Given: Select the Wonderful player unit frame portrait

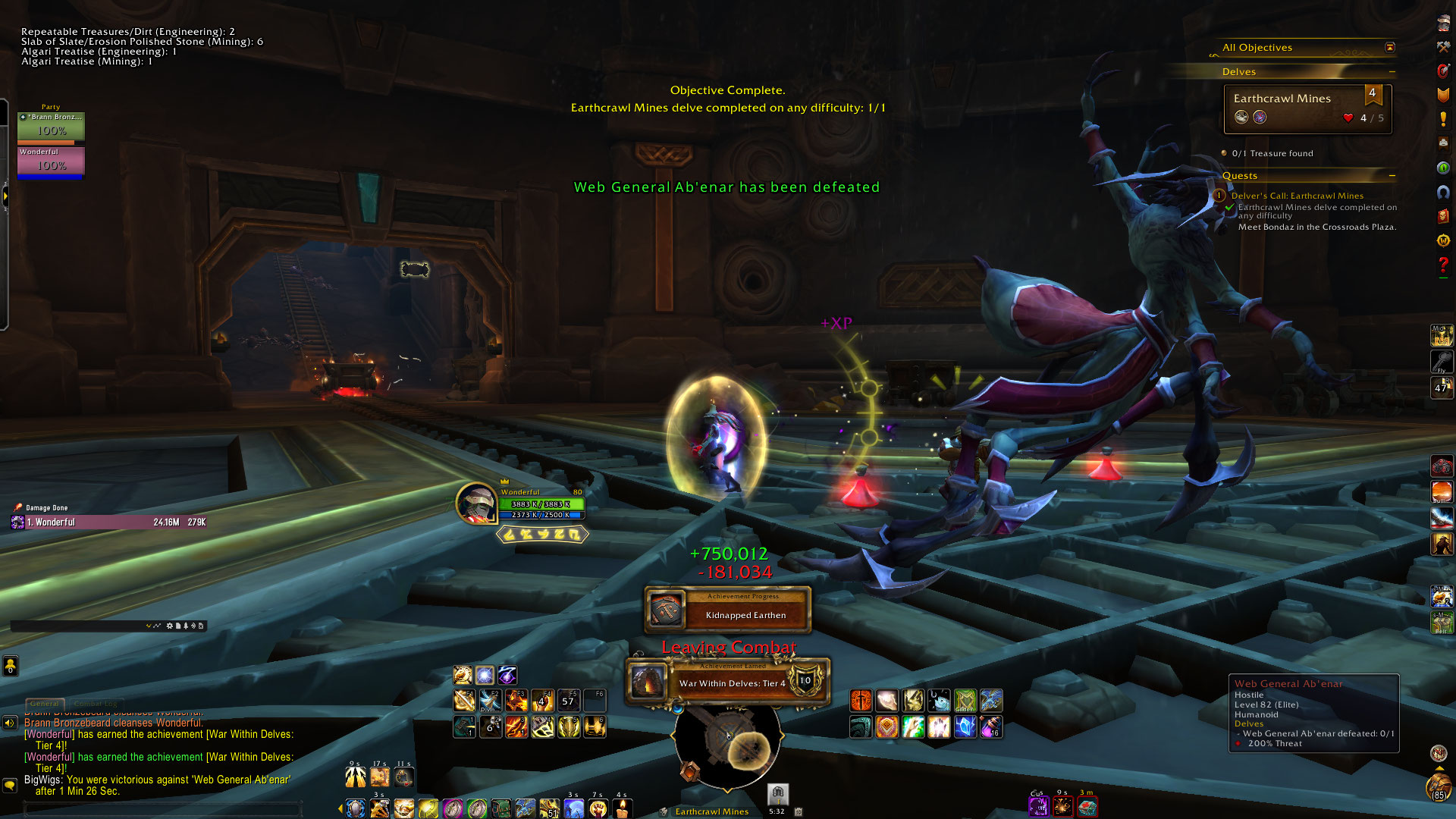Looking at the screenshot, I should [x=476, y=503].
